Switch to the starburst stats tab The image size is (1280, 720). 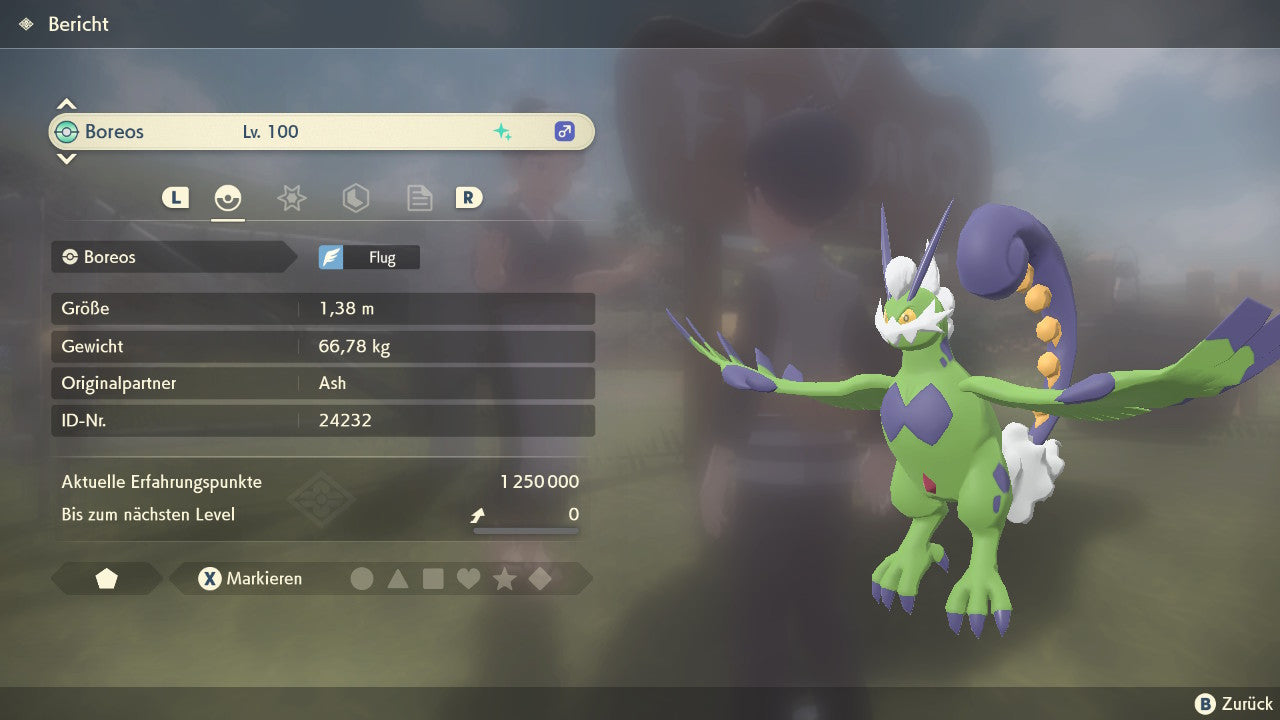[x=291, y=198]
